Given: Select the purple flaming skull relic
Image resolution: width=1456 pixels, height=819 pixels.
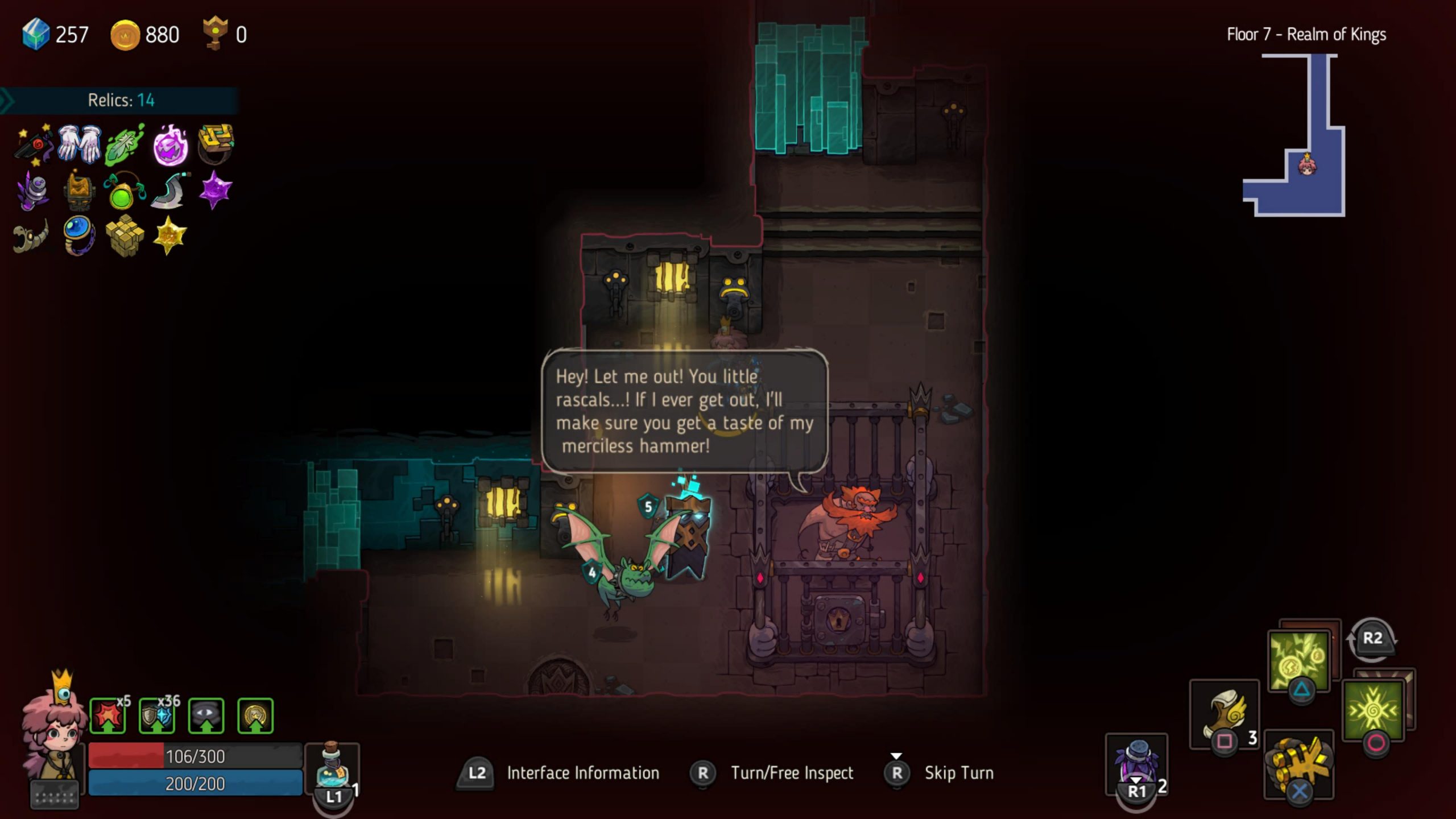Looking at the screenshot, I should click(170, 145).
